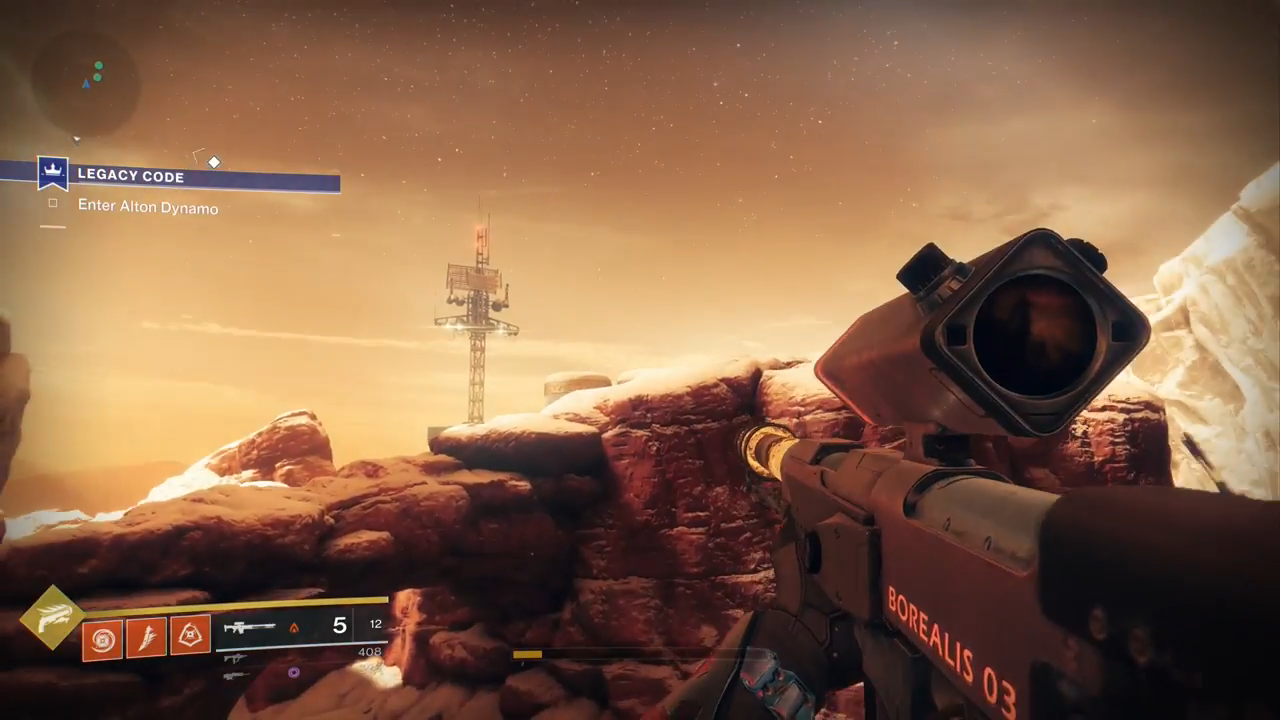The image size is (1280, 720).
Task: Use the throwing knife melee icon
Action: (x=146, y=638)
